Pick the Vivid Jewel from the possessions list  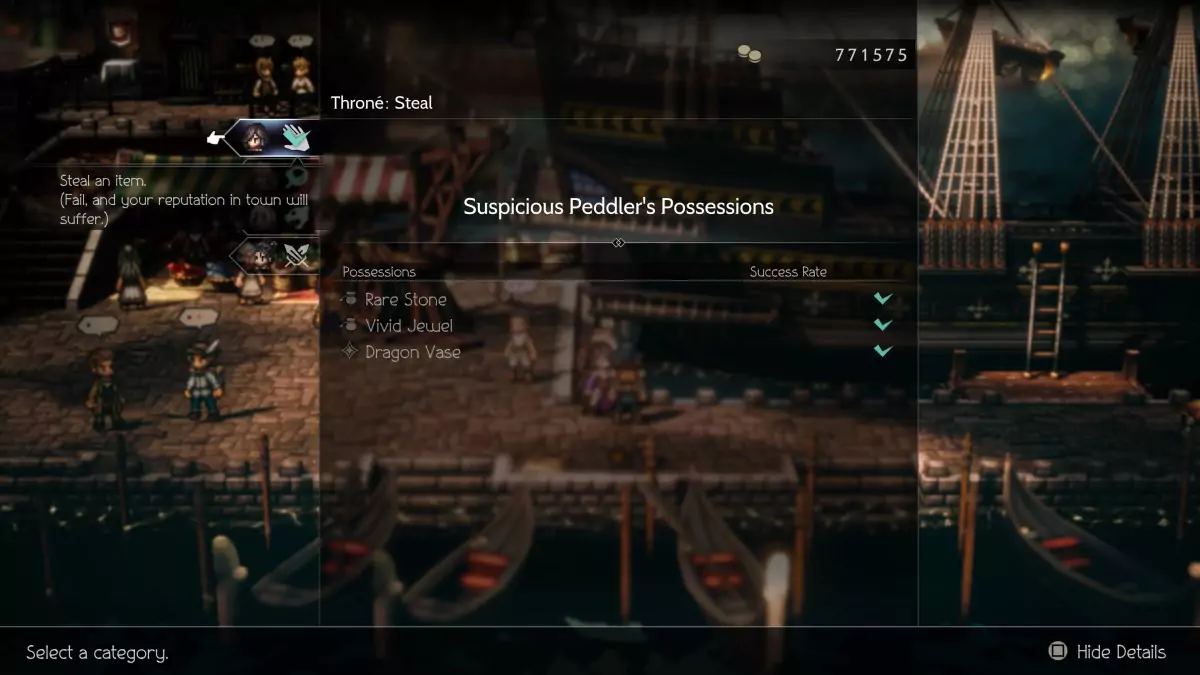coord(408,326)
